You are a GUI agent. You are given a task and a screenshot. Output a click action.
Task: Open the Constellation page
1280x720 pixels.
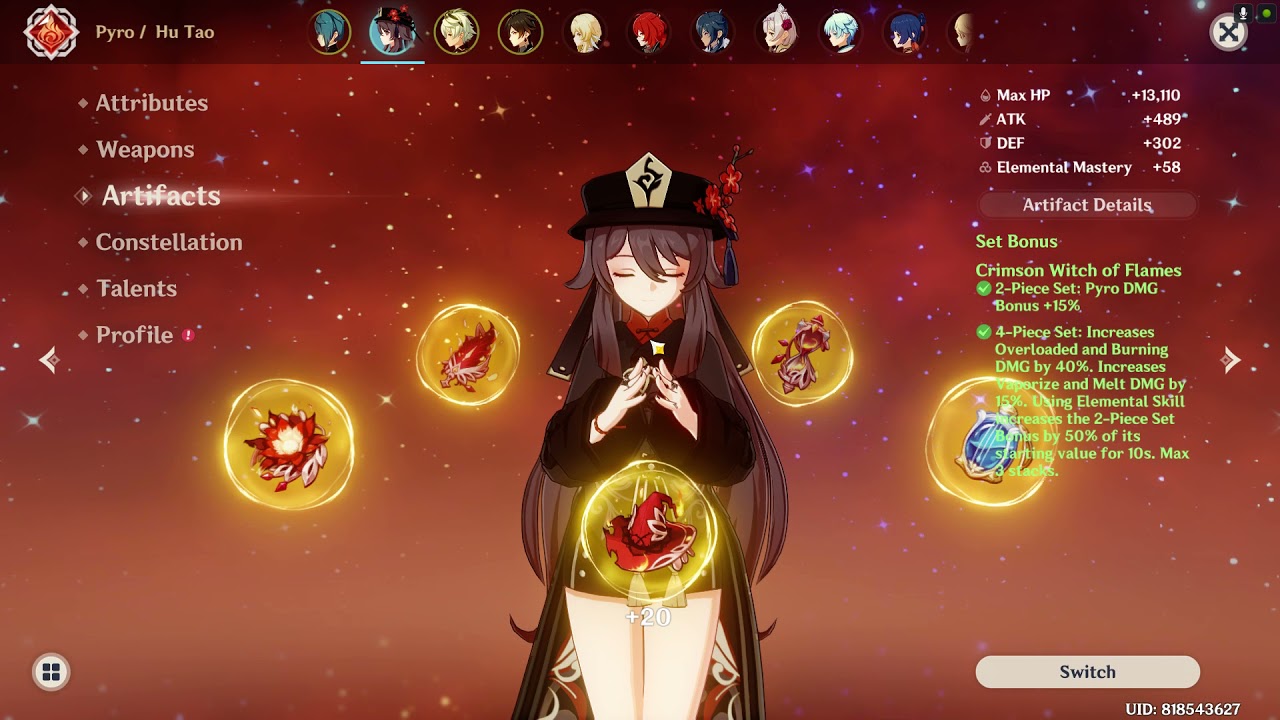click(168, 242)
